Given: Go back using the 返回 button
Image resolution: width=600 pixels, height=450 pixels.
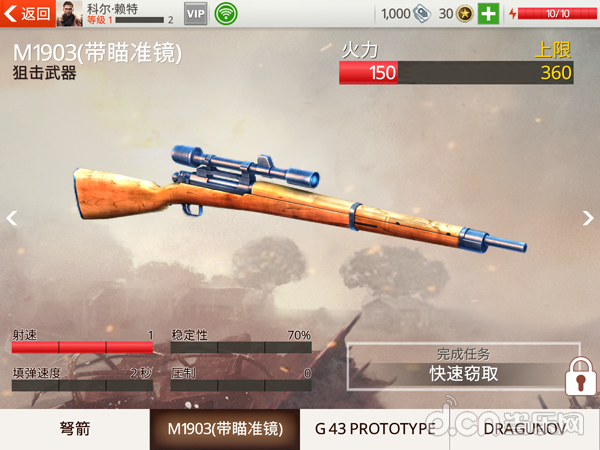Looking at the screenshot, I should point(28,13).
